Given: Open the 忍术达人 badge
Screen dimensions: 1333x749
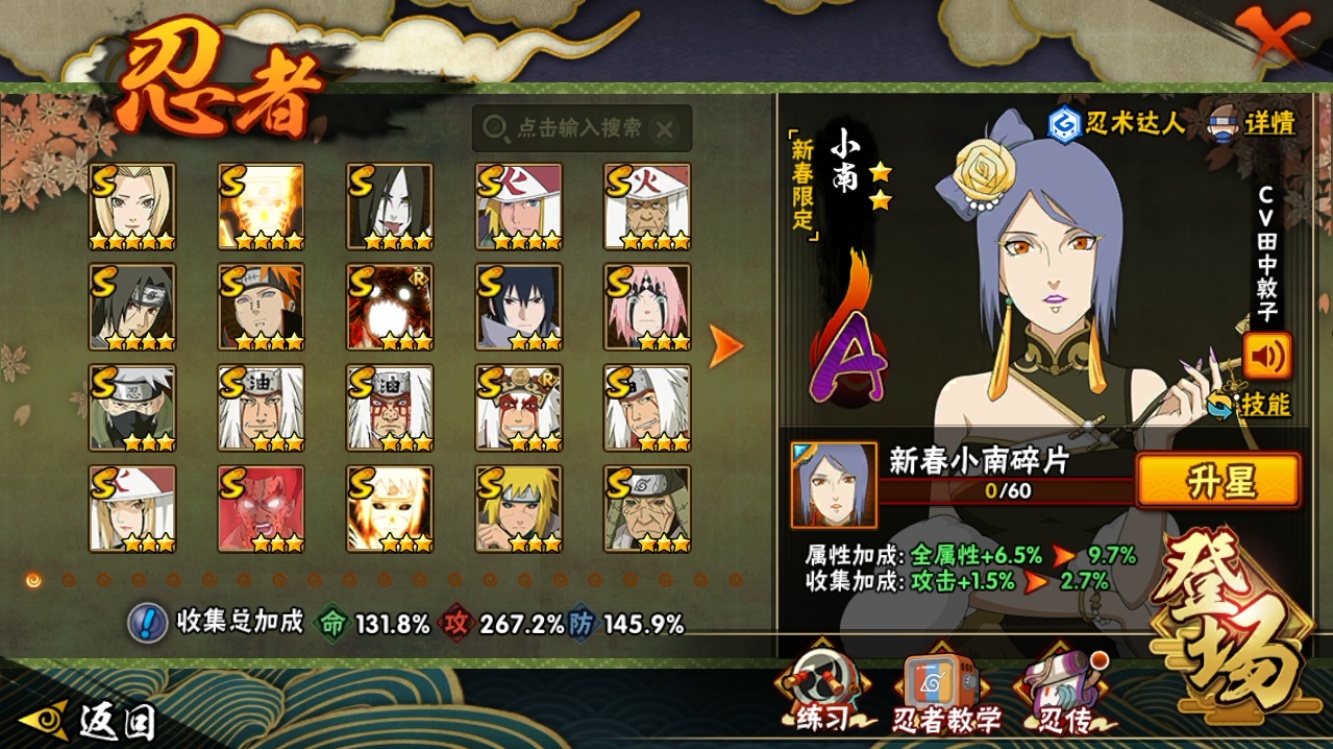Looking at the screenshot, I should click(x=1116, y=124).
